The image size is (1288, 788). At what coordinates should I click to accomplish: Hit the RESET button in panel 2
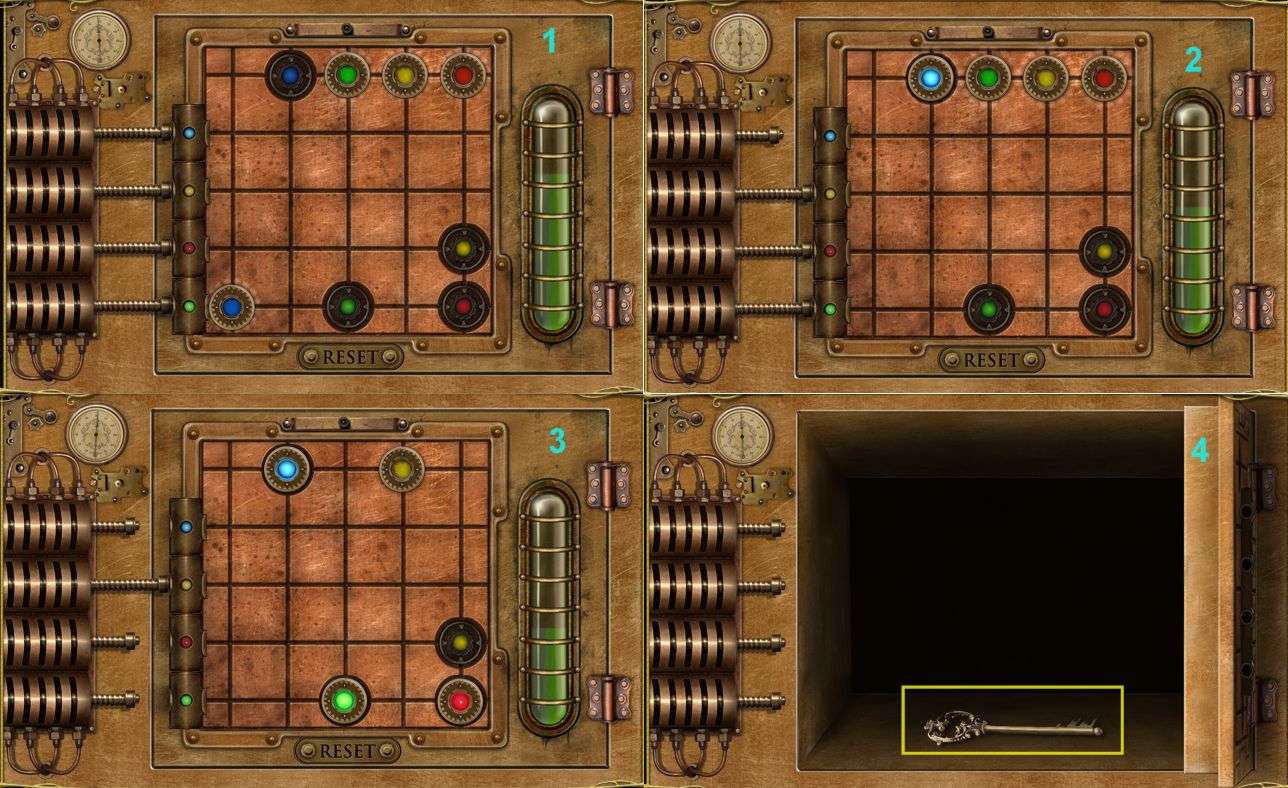click(x=991, y=360)
